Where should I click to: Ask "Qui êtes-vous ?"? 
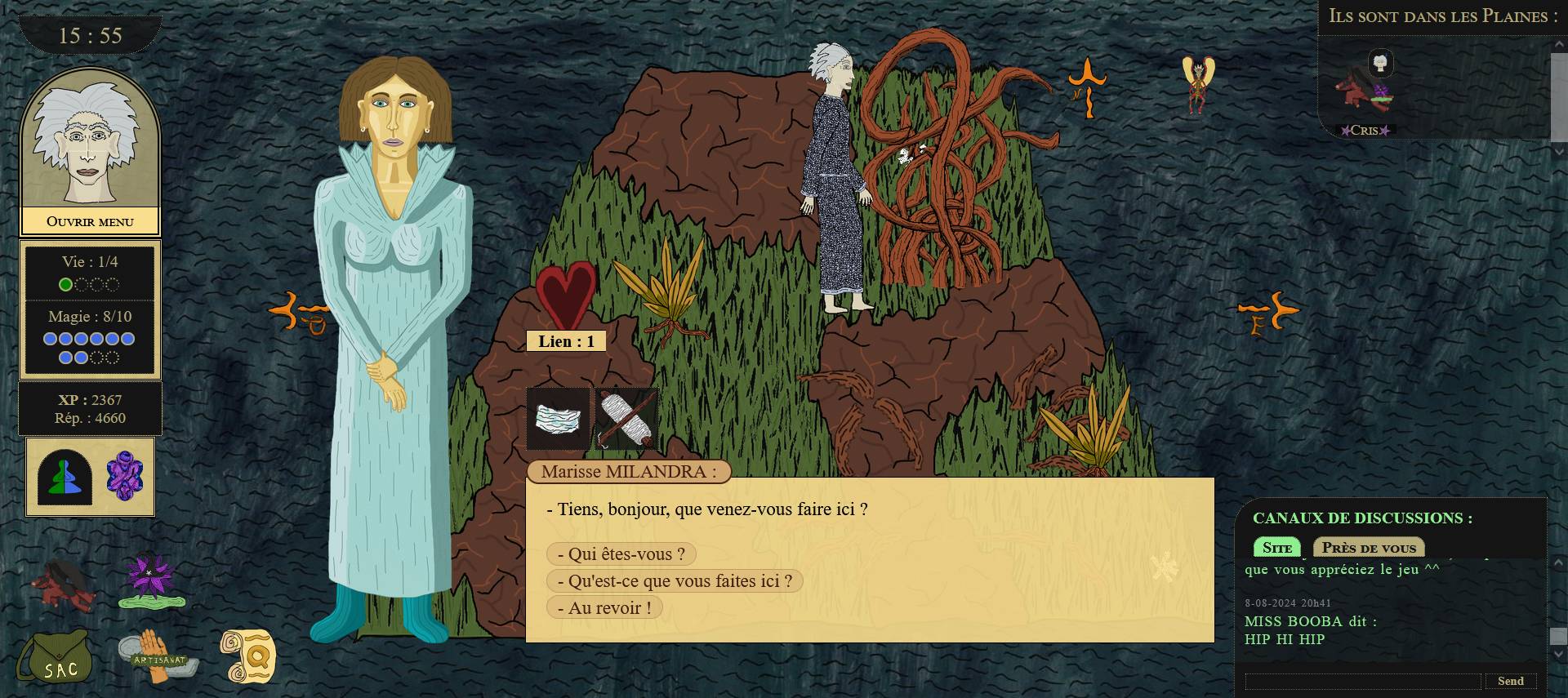621,554
